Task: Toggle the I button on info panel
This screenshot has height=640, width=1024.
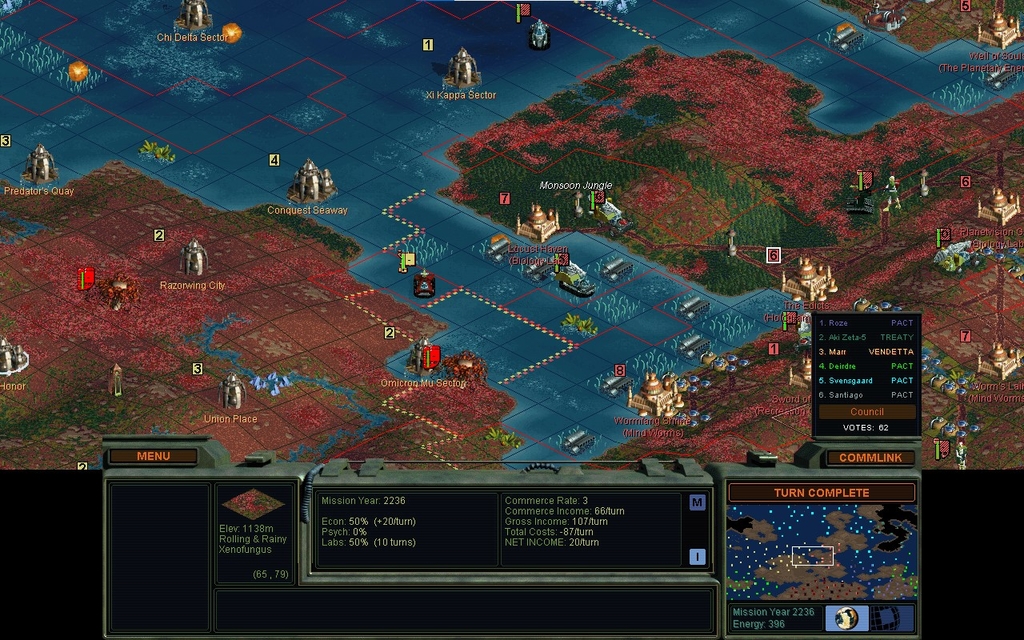Action: (697, 557)
